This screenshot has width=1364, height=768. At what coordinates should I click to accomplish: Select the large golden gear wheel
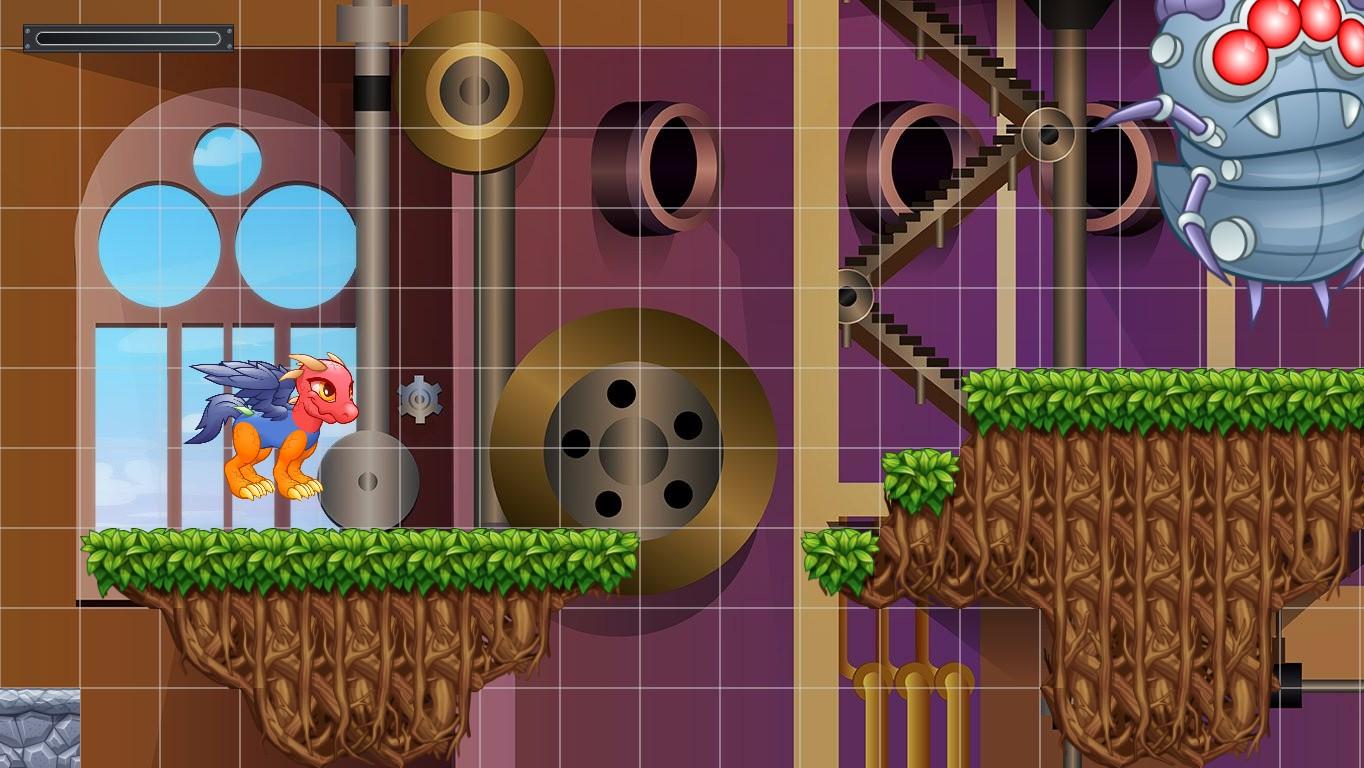coord(630,450)
